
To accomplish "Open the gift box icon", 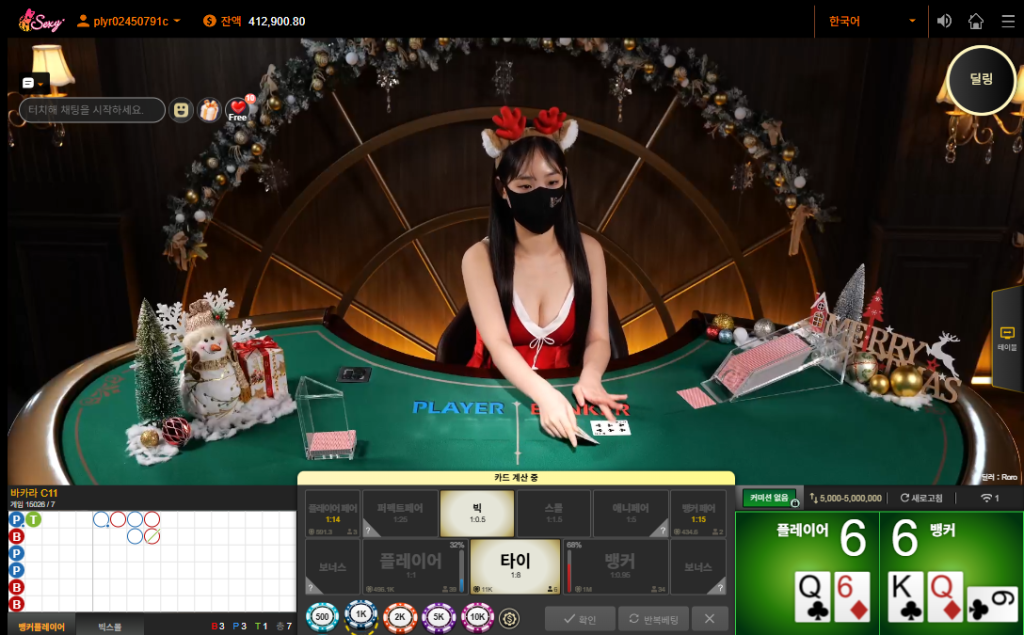I will pos(209,110).
